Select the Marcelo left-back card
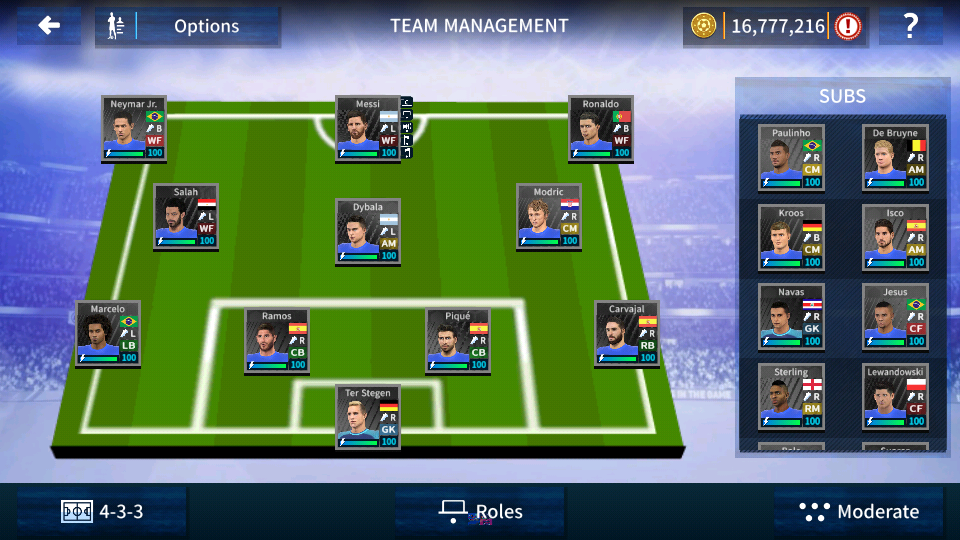Screen dimensions: 960x540 tap(108, 334)
